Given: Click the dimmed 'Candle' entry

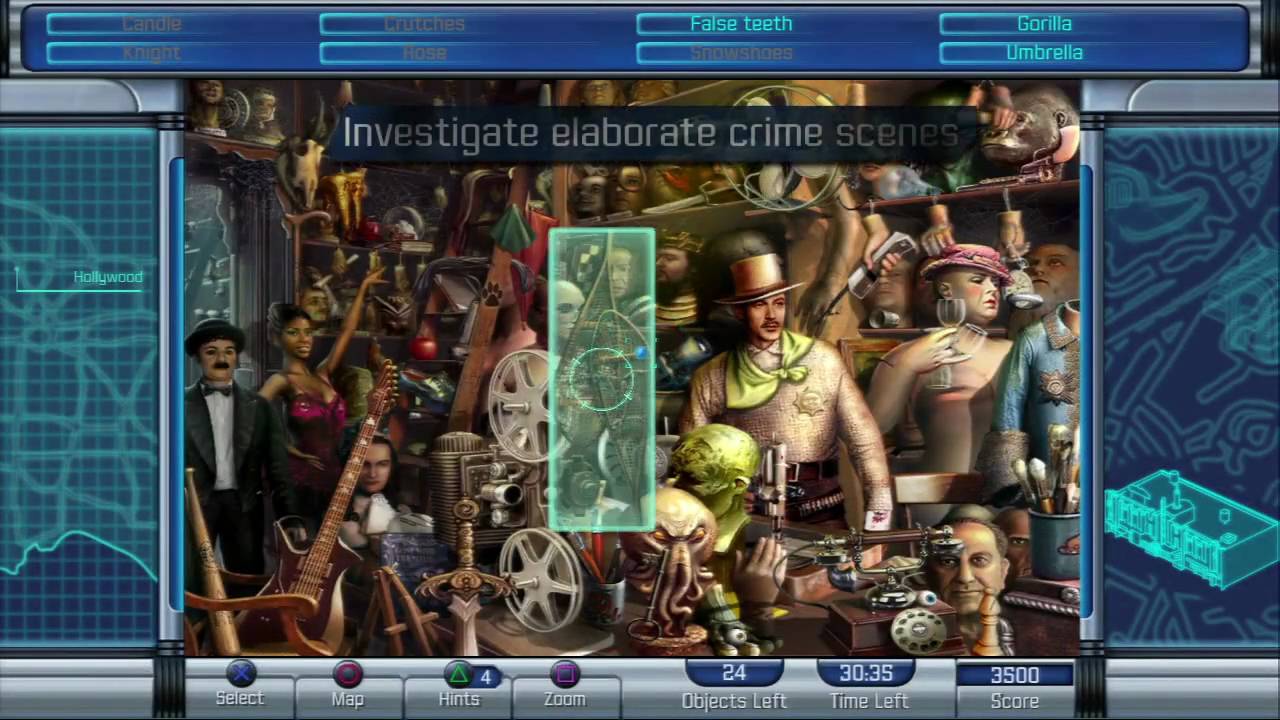Looking at the screenshot, I should 150,23.
